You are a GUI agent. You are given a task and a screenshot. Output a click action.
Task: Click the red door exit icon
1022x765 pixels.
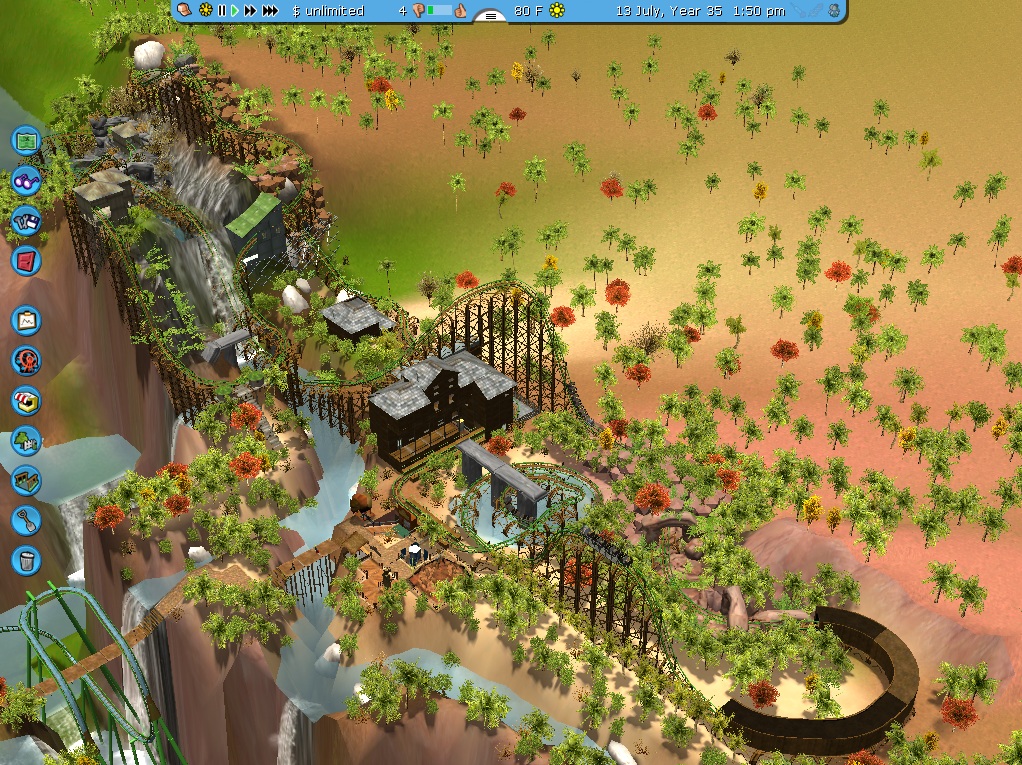tap(26, 261)
